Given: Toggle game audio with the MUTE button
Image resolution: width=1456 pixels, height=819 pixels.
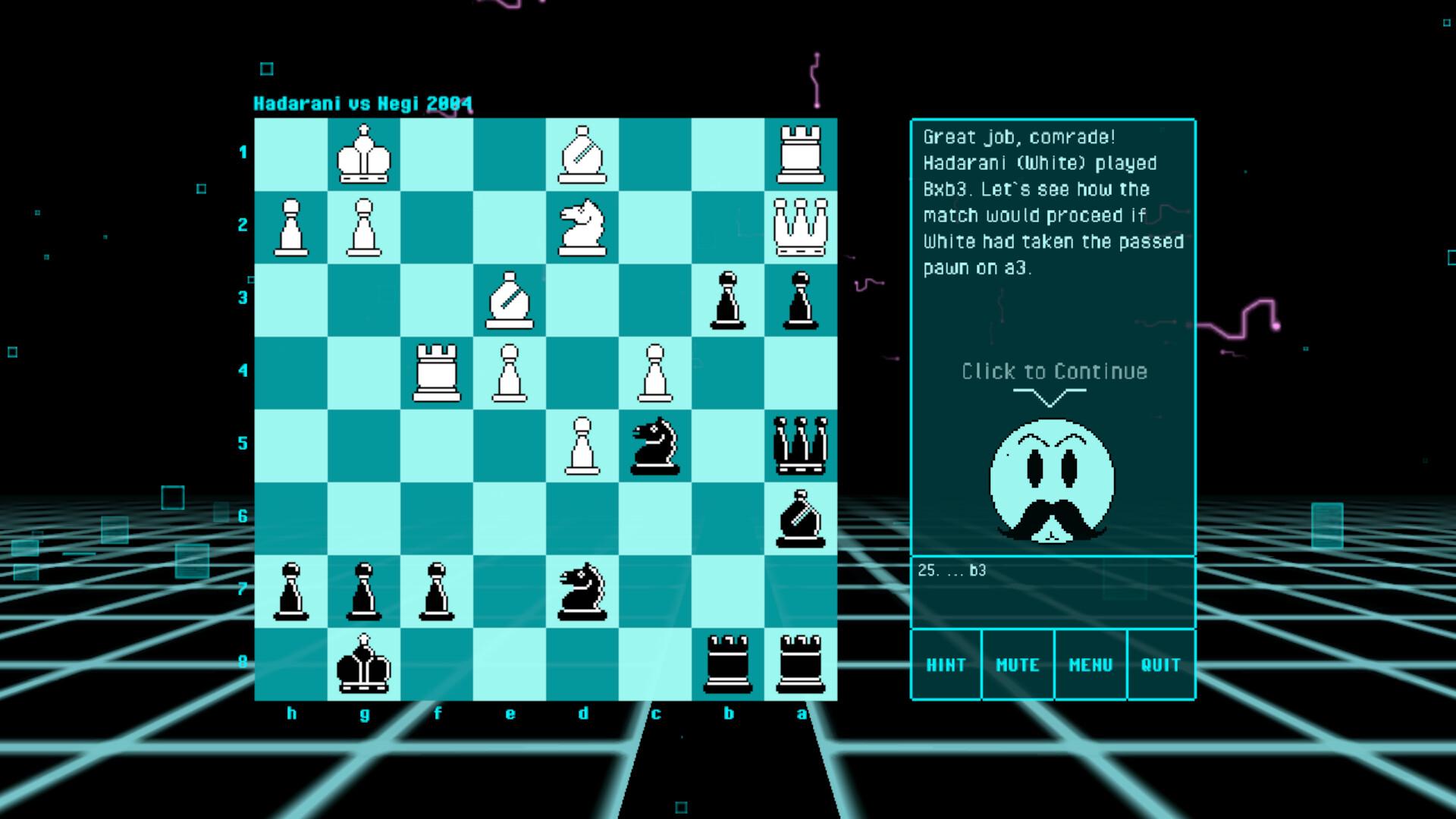Looking at the screenshot, I should click(x=1018, y=665).
